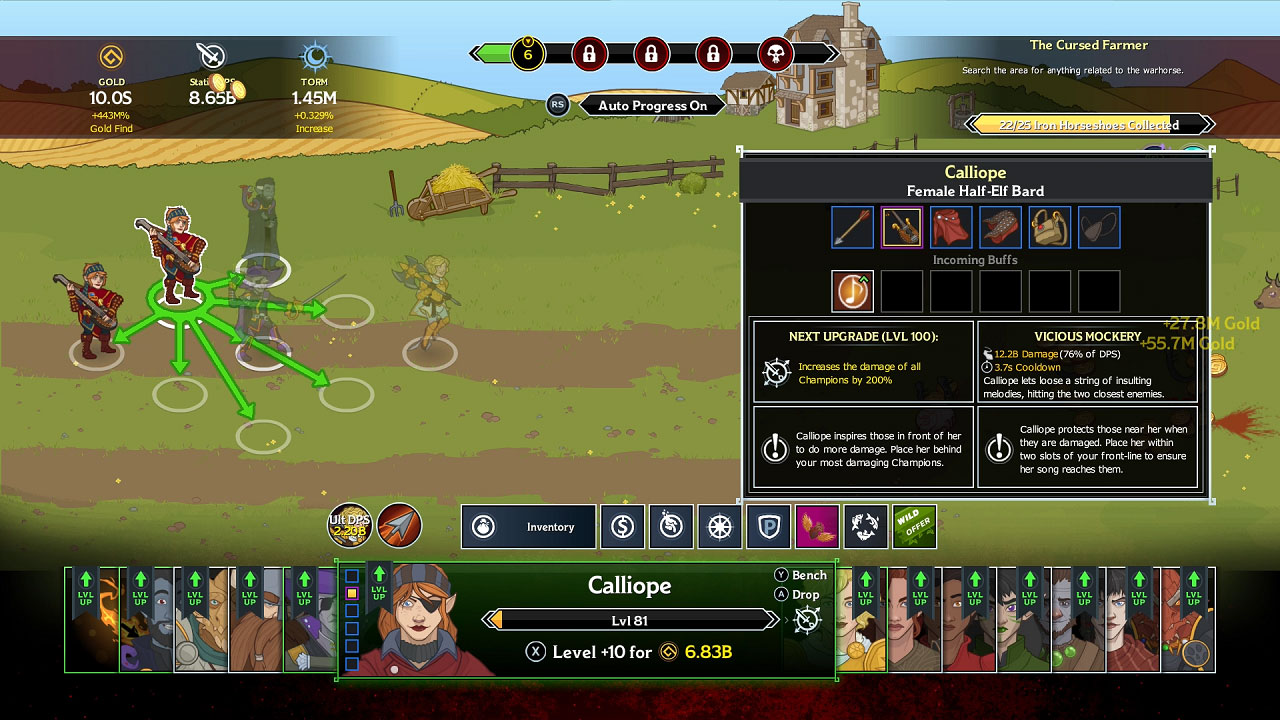
Task: Click the arrow equipment slot
Action: [x=852, y=227]
